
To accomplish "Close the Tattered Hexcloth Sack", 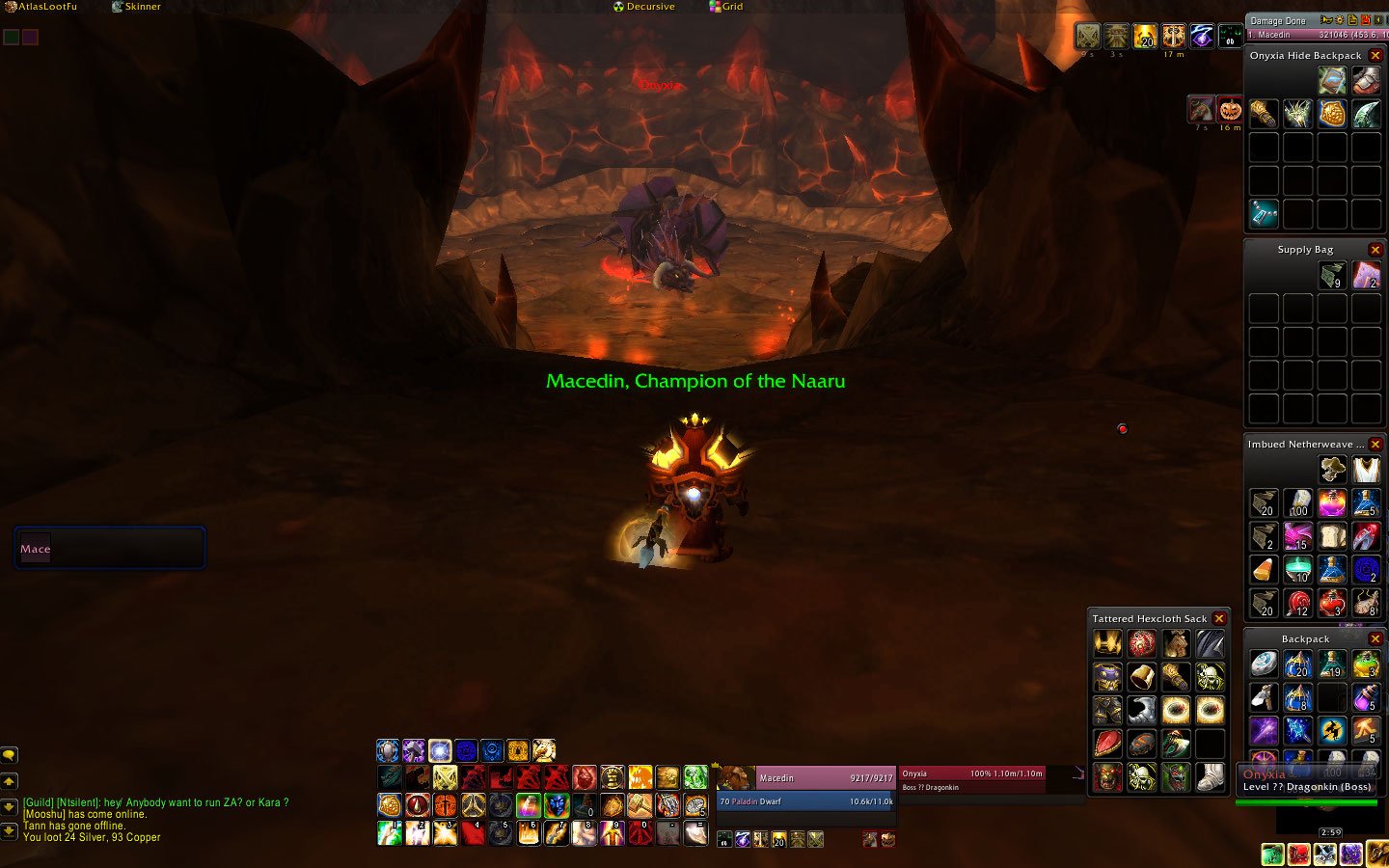I will (x=1219, y=619).
